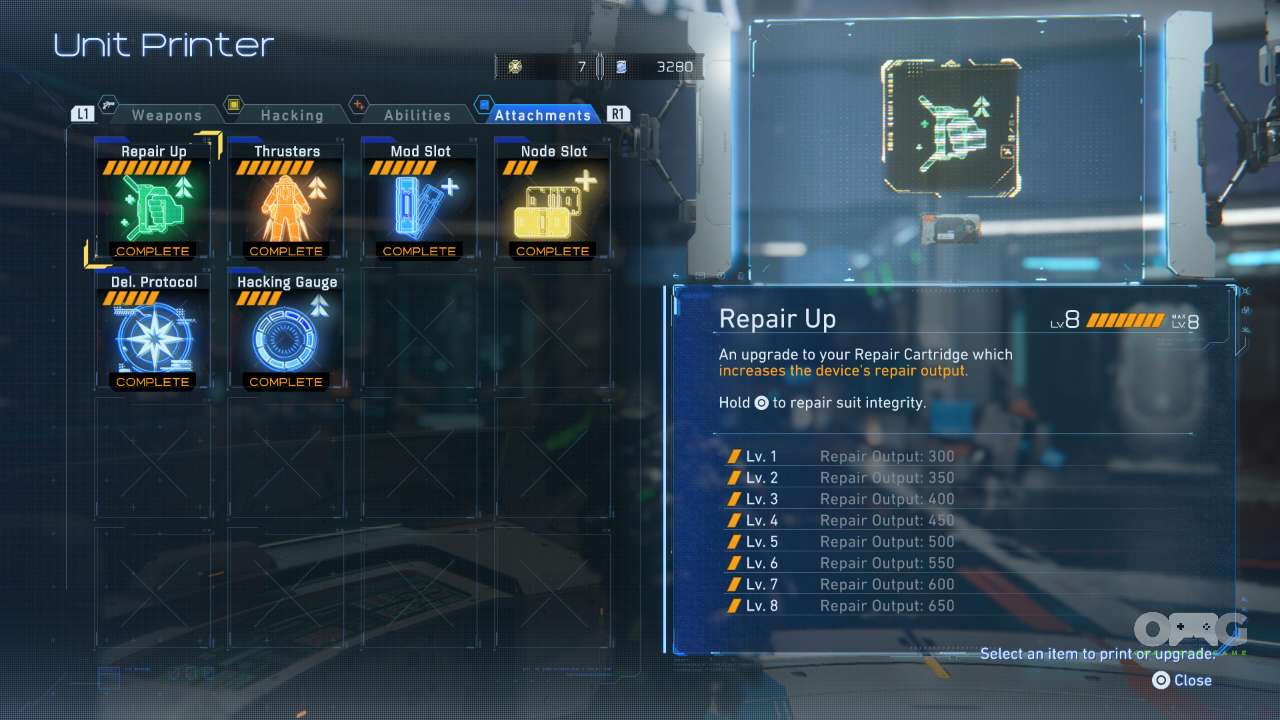The image size is (1280, 720).
Task: Close the Unit Printer menu
Action: click(x=1182, y=680)
